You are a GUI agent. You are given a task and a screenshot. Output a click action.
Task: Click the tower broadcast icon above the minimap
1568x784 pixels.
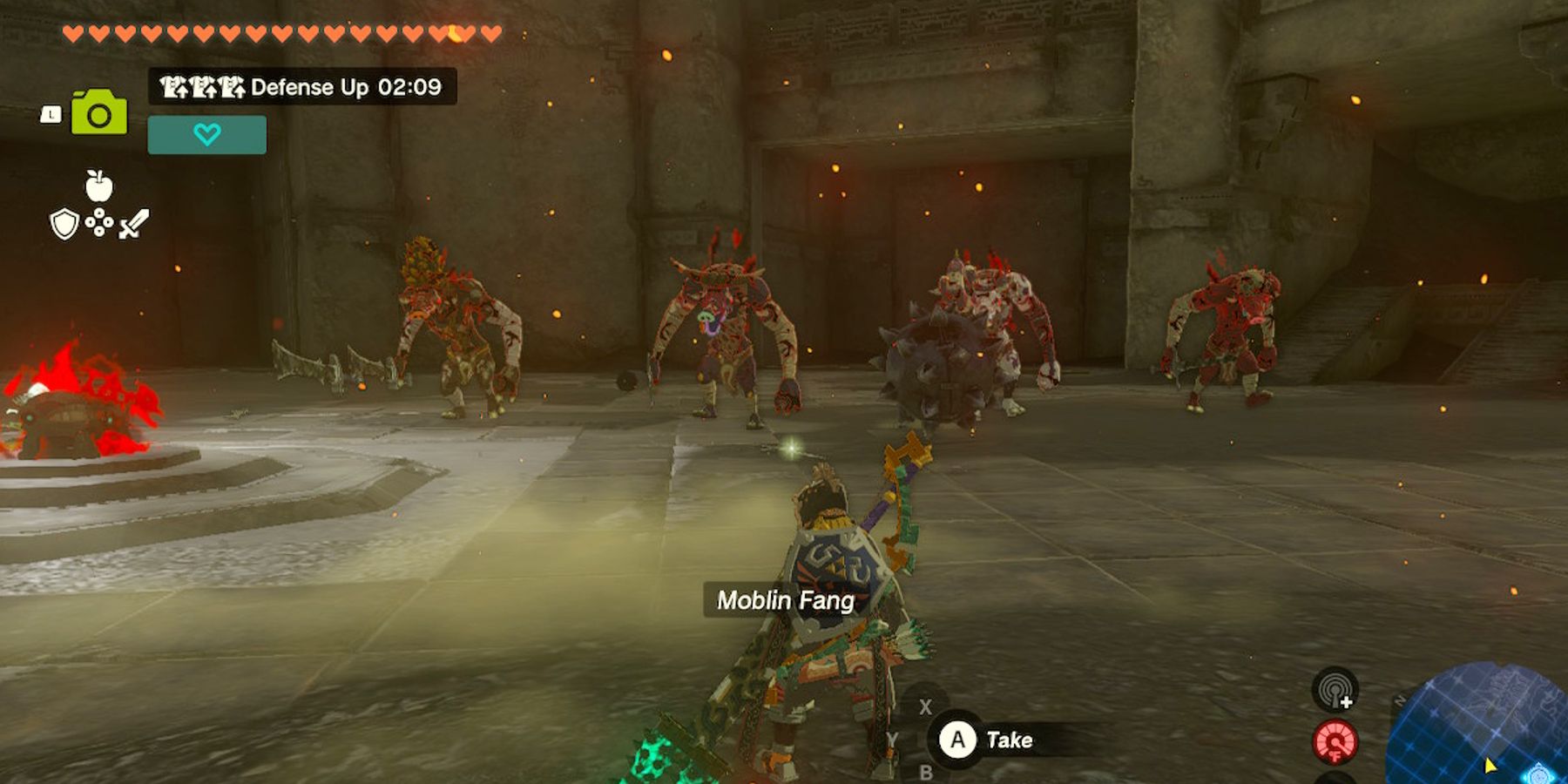[x=1336, y=689]
